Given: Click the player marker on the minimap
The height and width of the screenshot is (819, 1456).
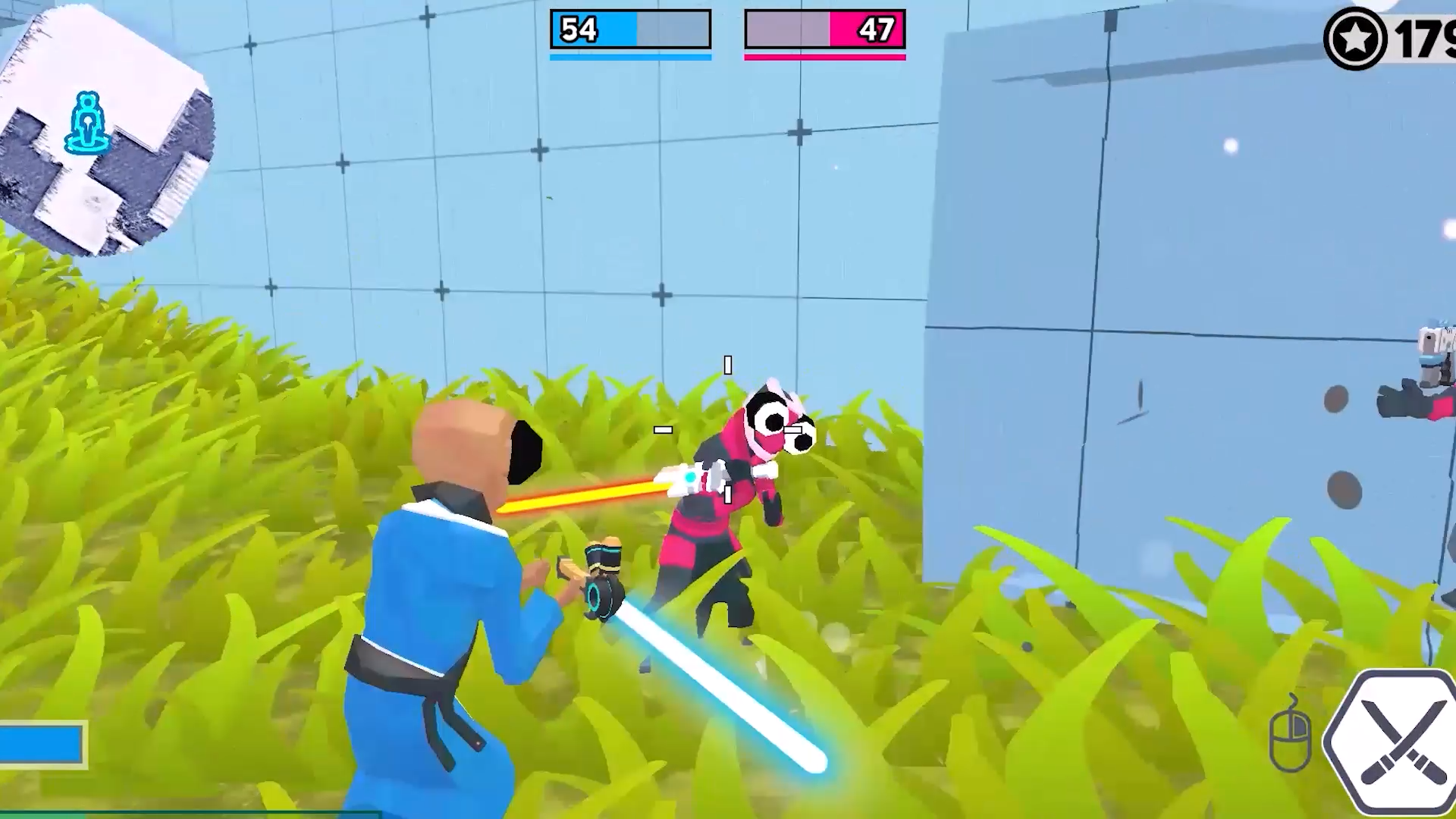Looking at the screenshot, I should click(87, 124).
